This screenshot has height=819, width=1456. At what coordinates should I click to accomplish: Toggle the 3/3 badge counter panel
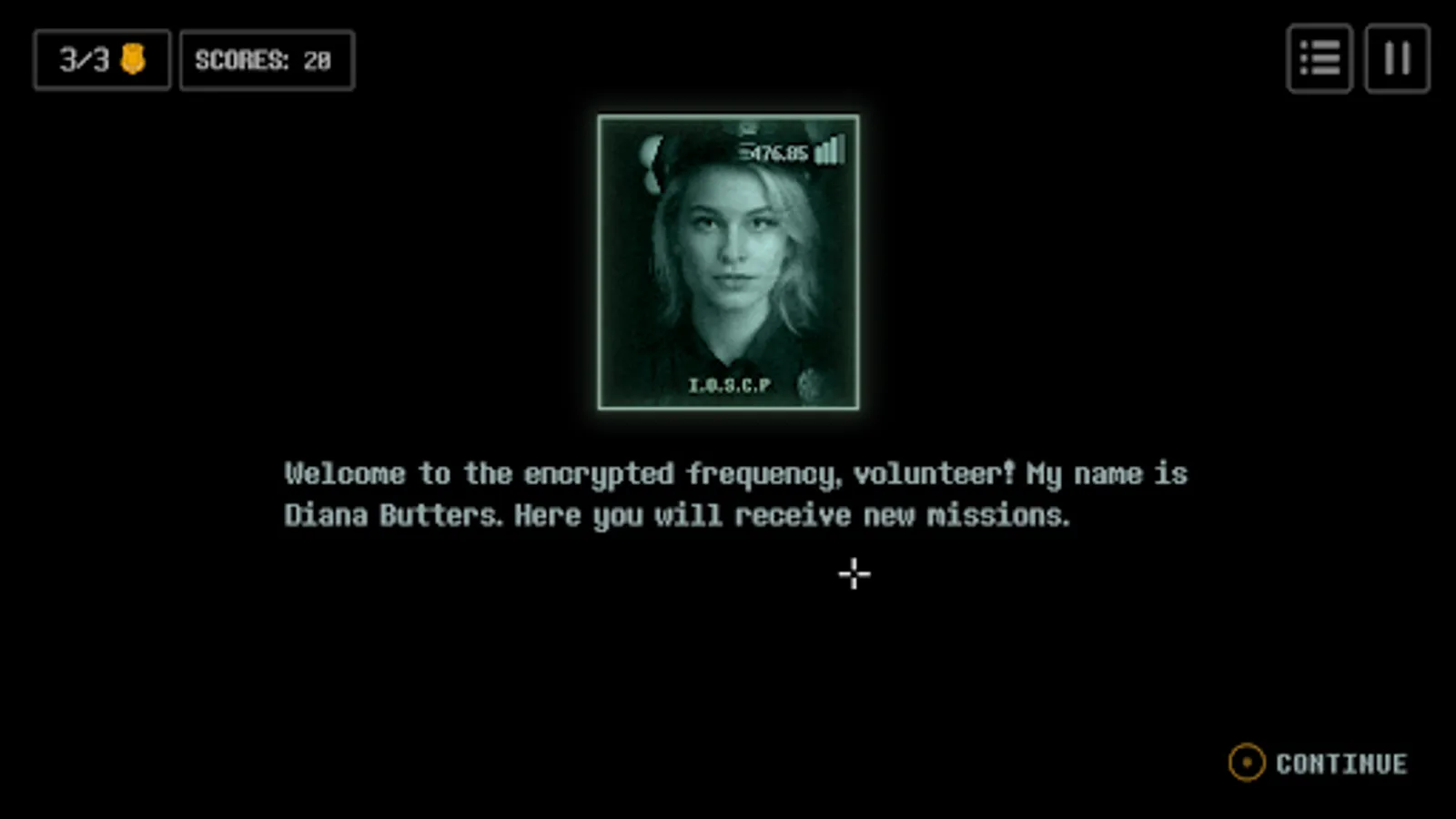tap(101, 60)
